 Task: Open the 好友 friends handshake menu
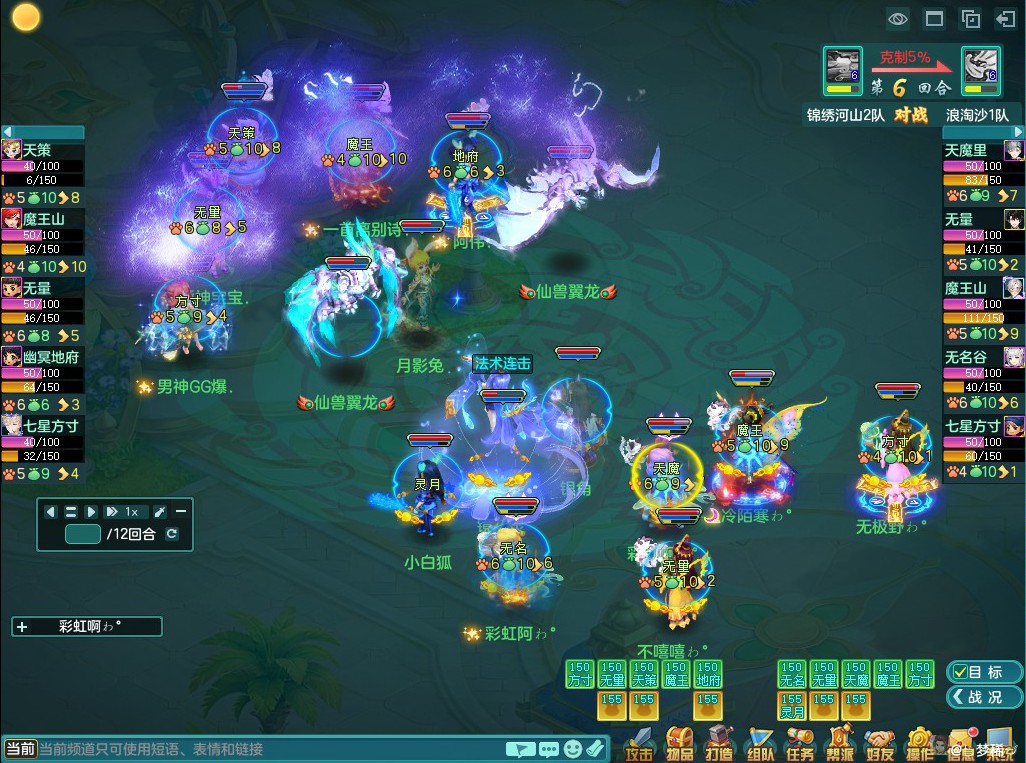tap(880, 744)
